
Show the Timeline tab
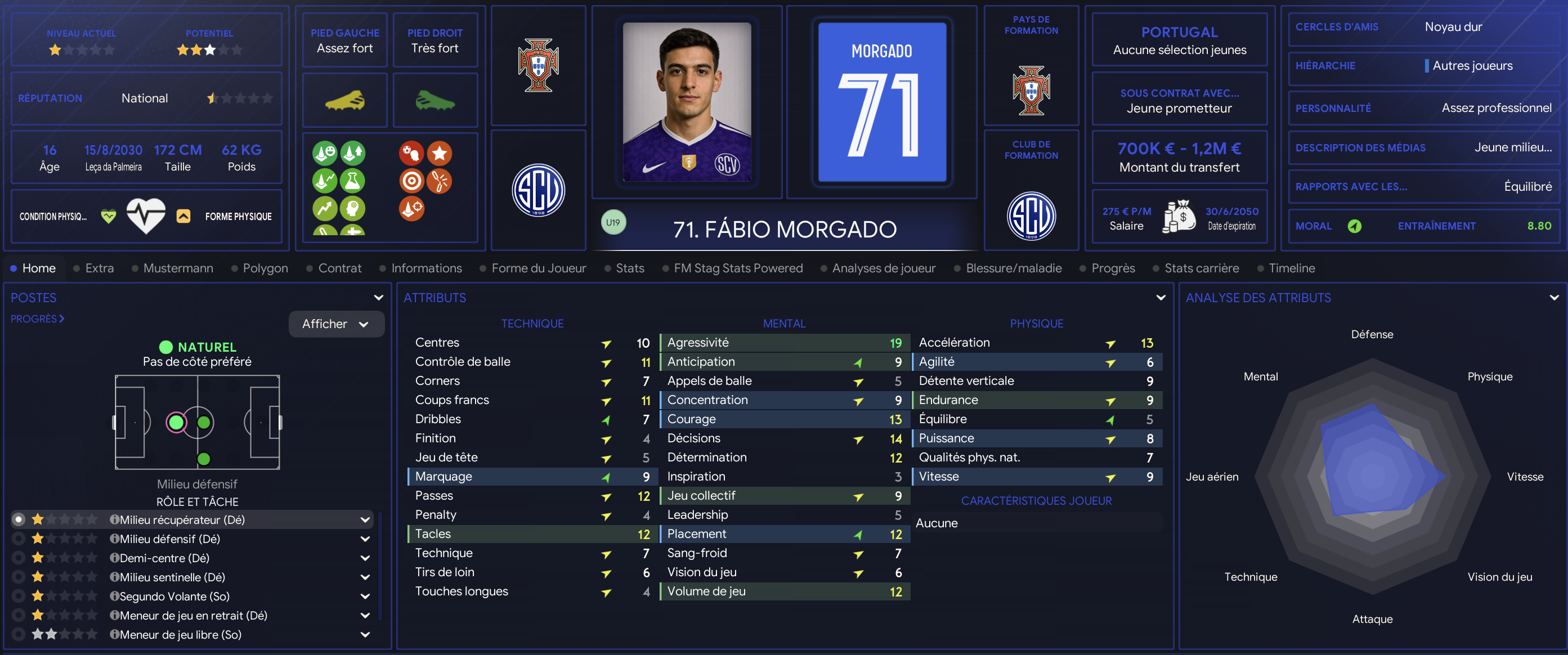pyautogui.click(x=1291, y=268)
